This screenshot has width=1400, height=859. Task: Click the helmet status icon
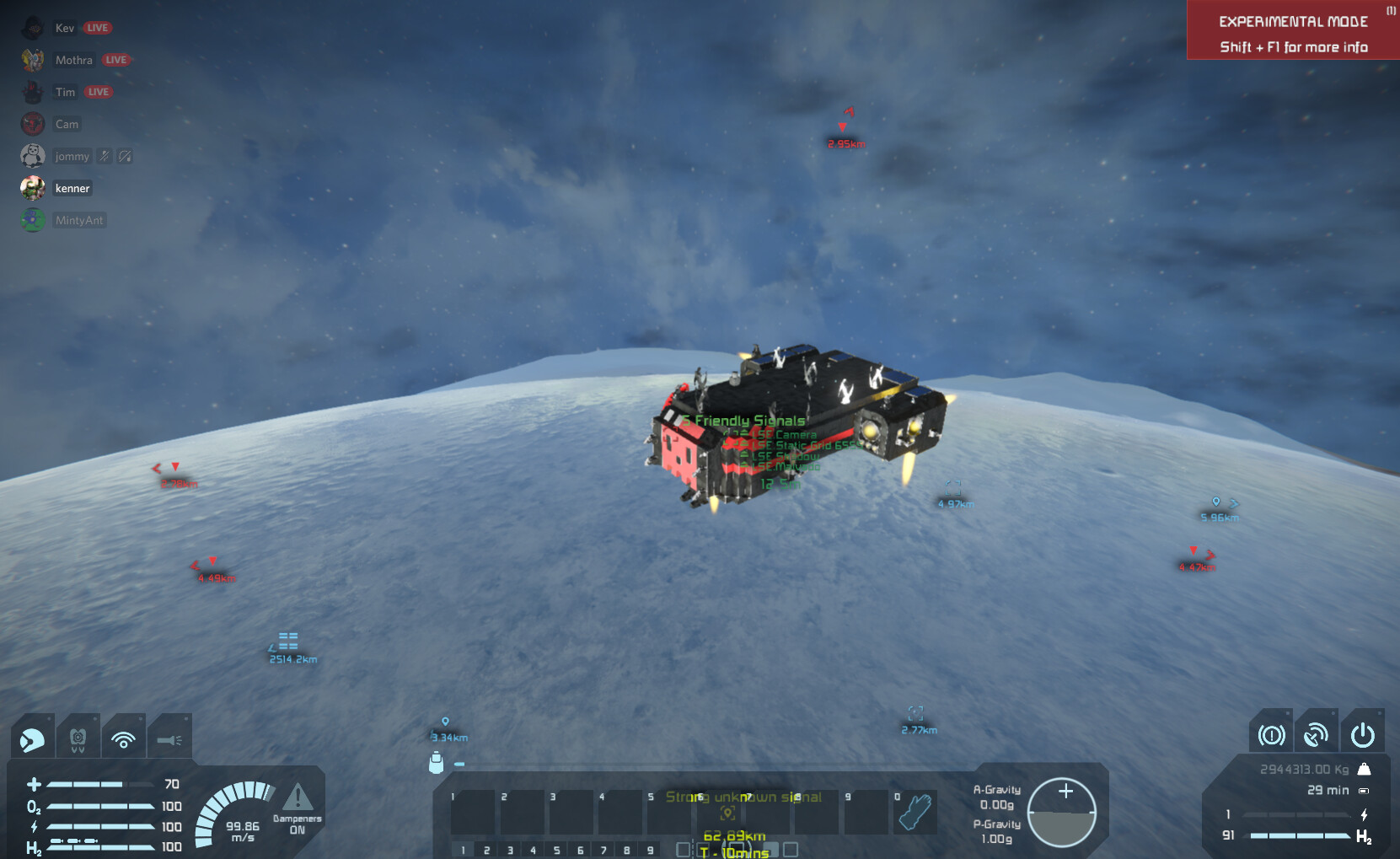click(x=33, y=739)
